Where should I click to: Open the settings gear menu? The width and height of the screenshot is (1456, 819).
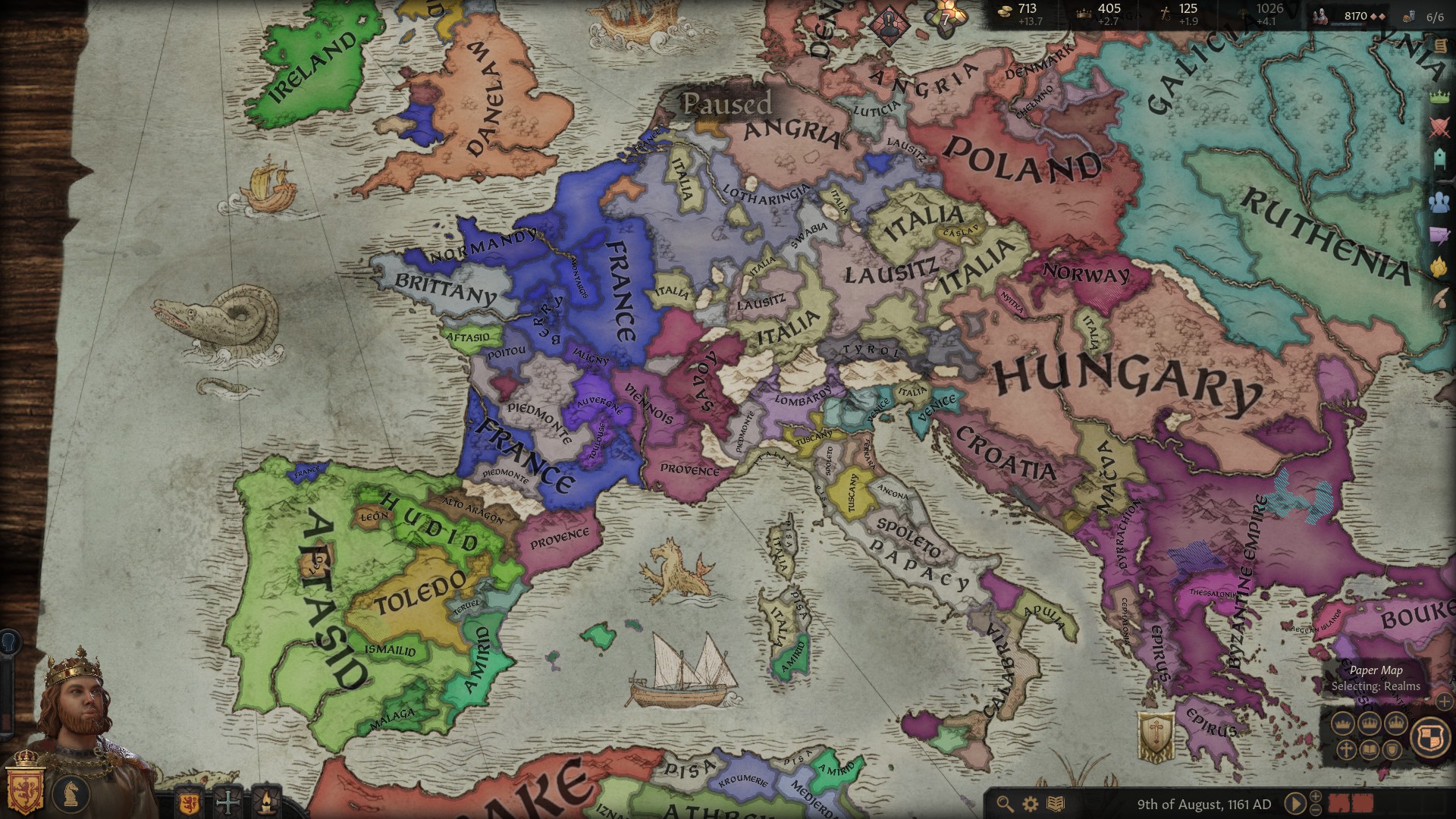[x=1030, y=804]
